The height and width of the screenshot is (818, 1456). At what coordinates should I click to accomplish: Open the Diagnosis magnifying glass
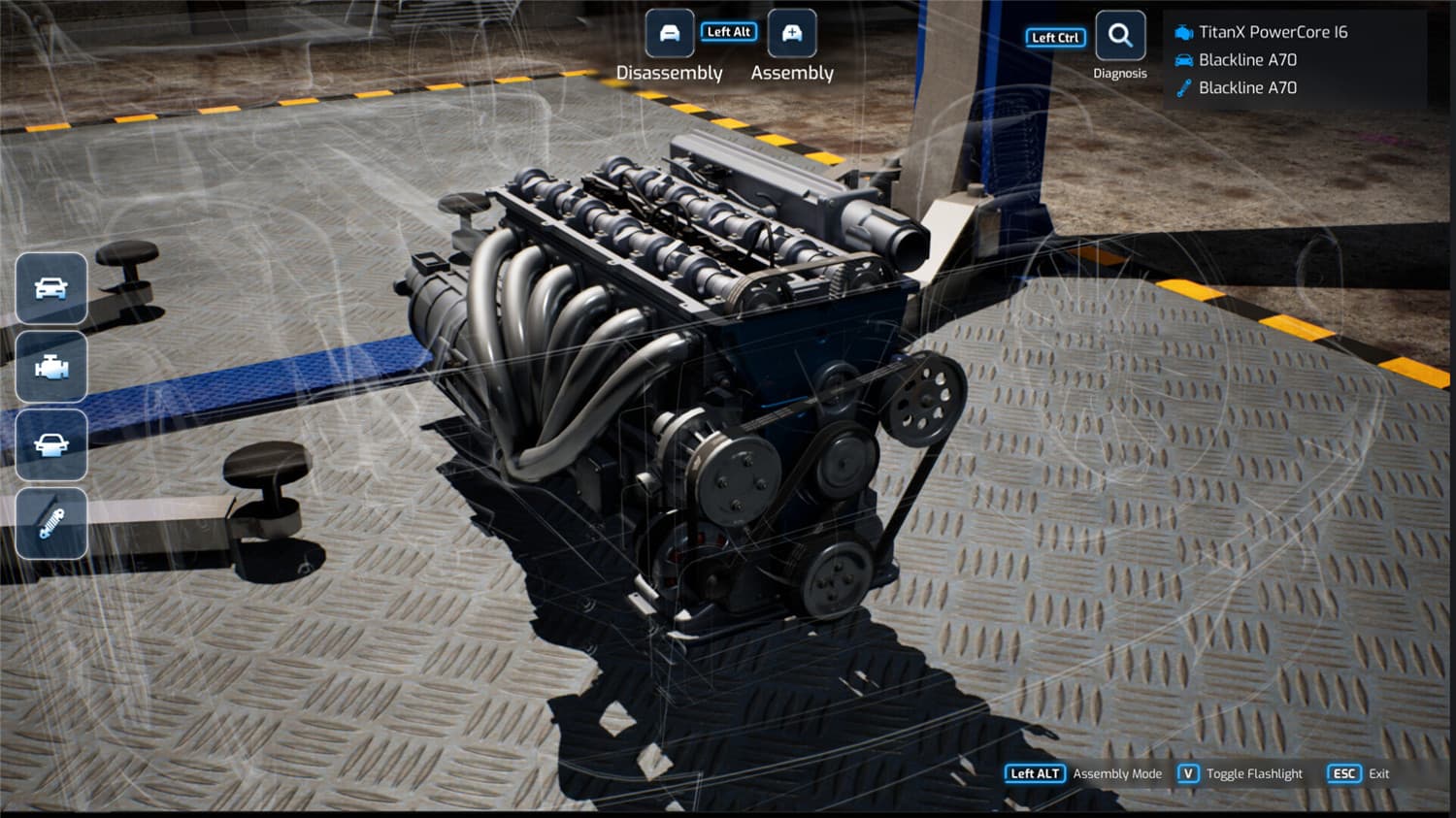click(x=1120, y=37)
